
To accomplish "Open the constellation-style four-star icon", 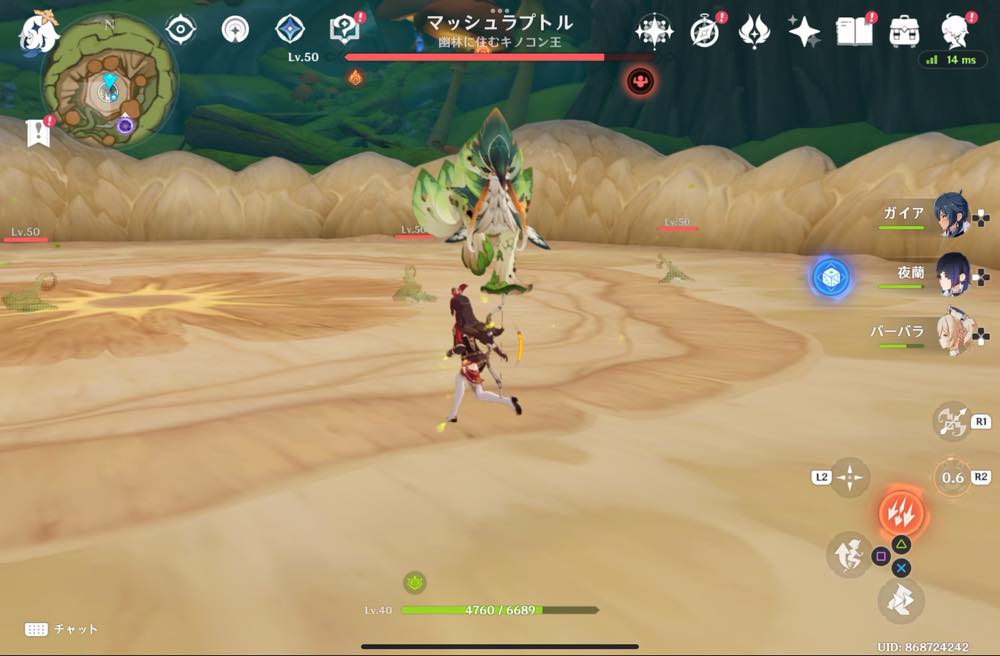I will click(x=653, y=32).
